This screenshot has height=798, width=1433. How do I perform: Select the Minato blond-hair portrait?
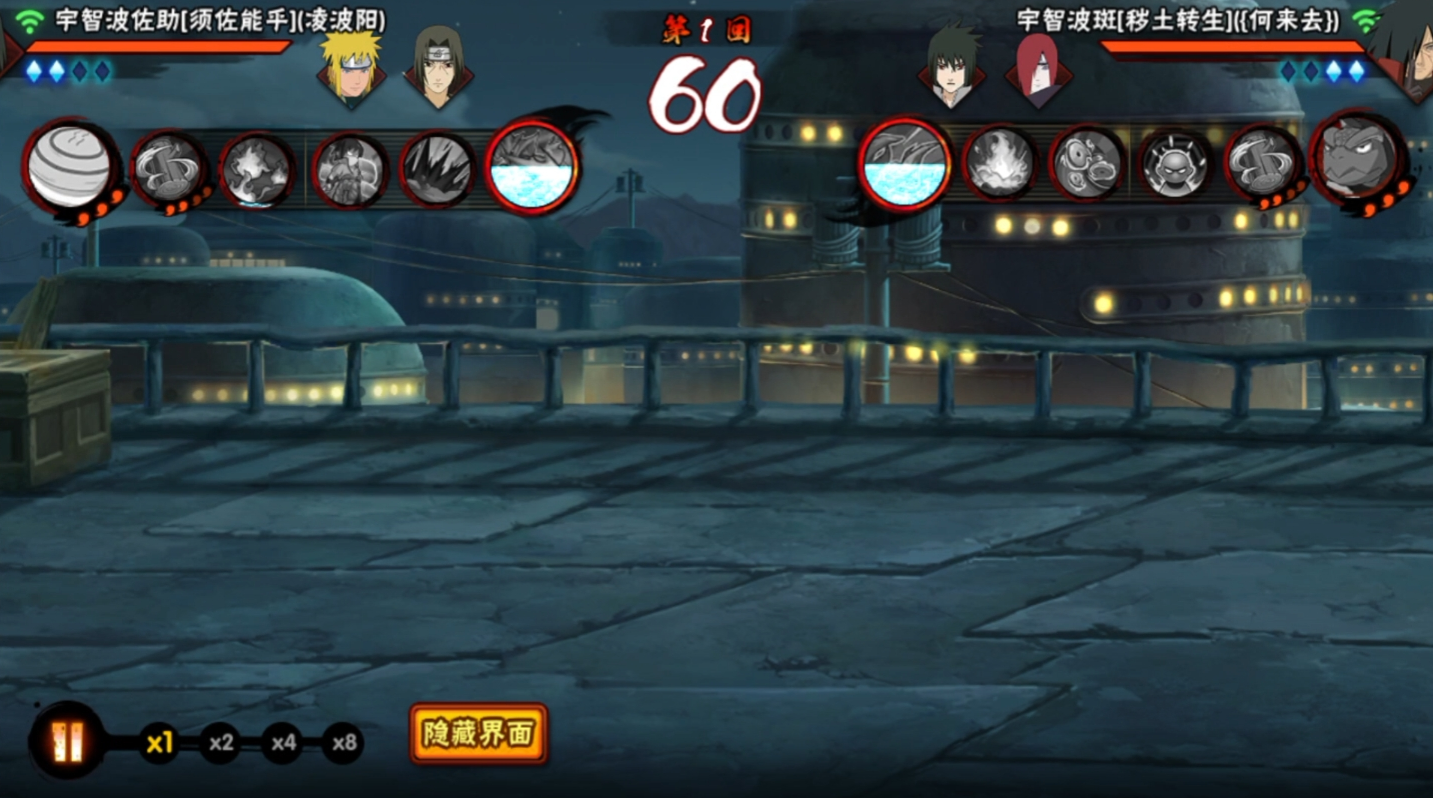[x=350, y=68]
